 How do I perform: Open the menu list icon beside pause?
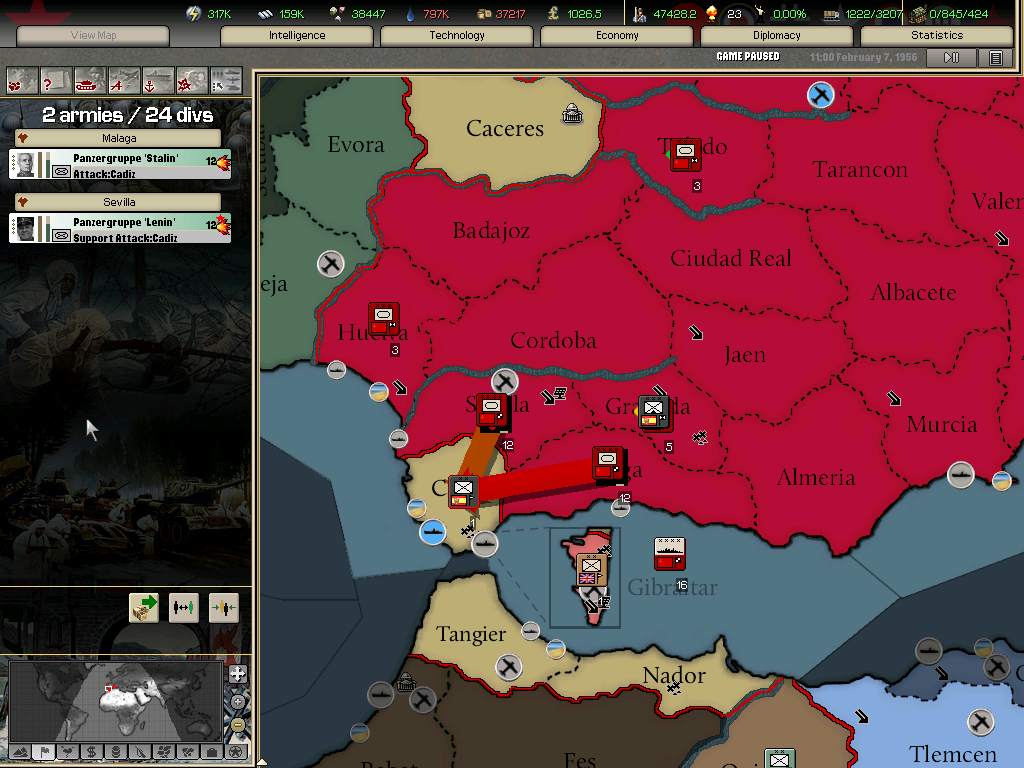996,58
